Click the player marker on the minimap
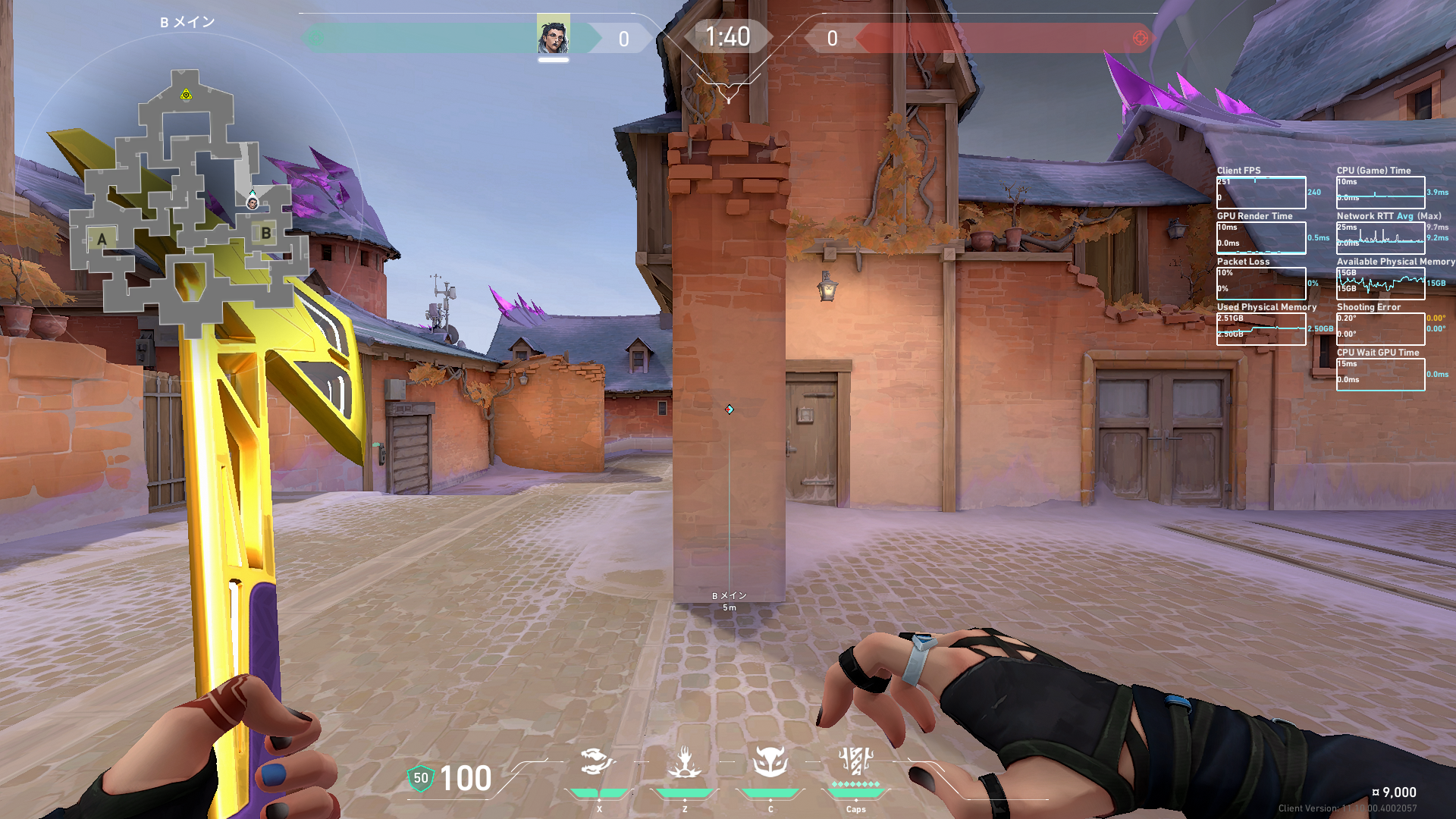Image resolution: width=1456 pixels, height=819 pixels. click(x=253, y=202)
